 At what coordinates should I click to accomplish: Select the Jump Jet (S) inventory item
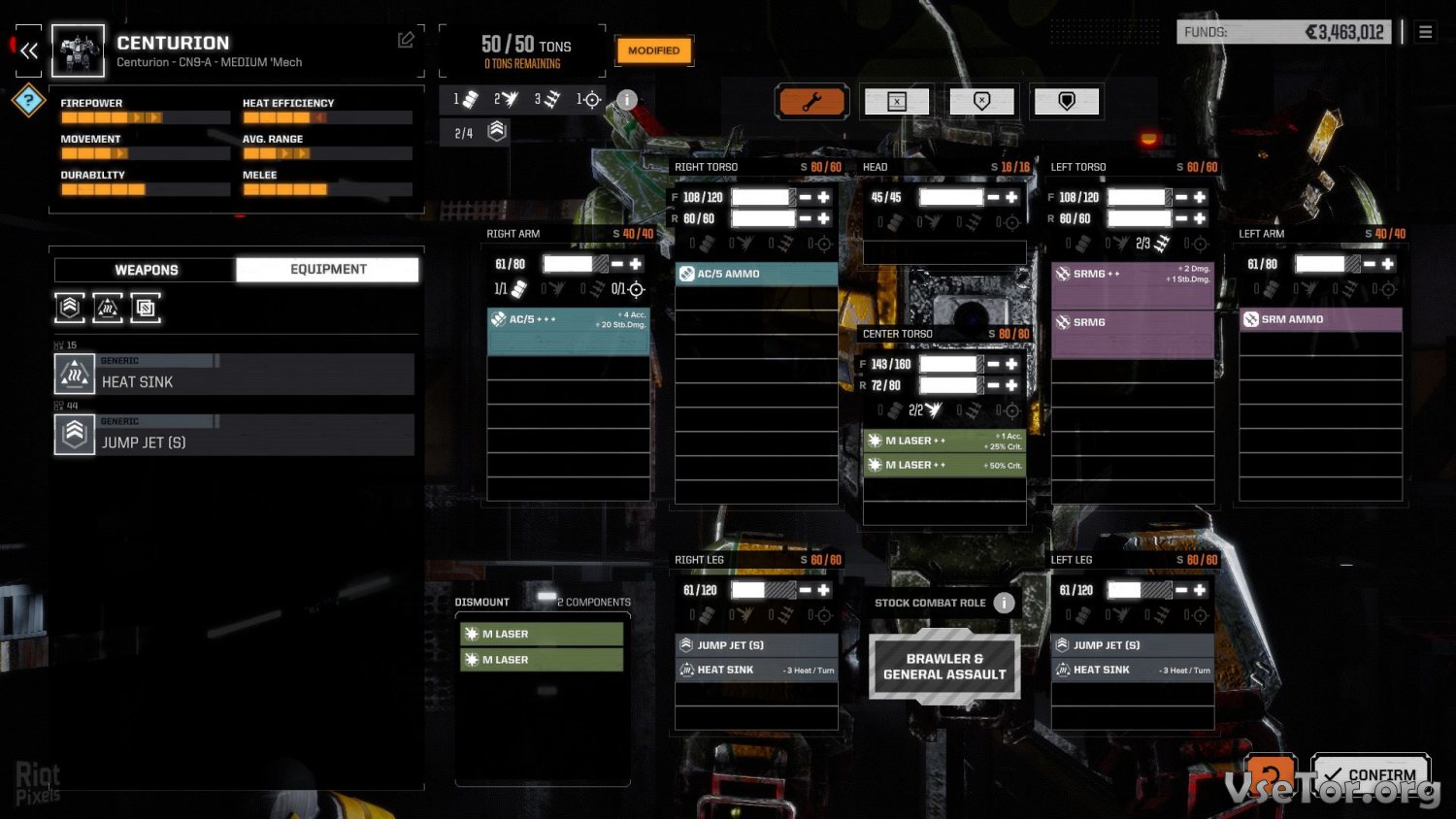(234, 435)
